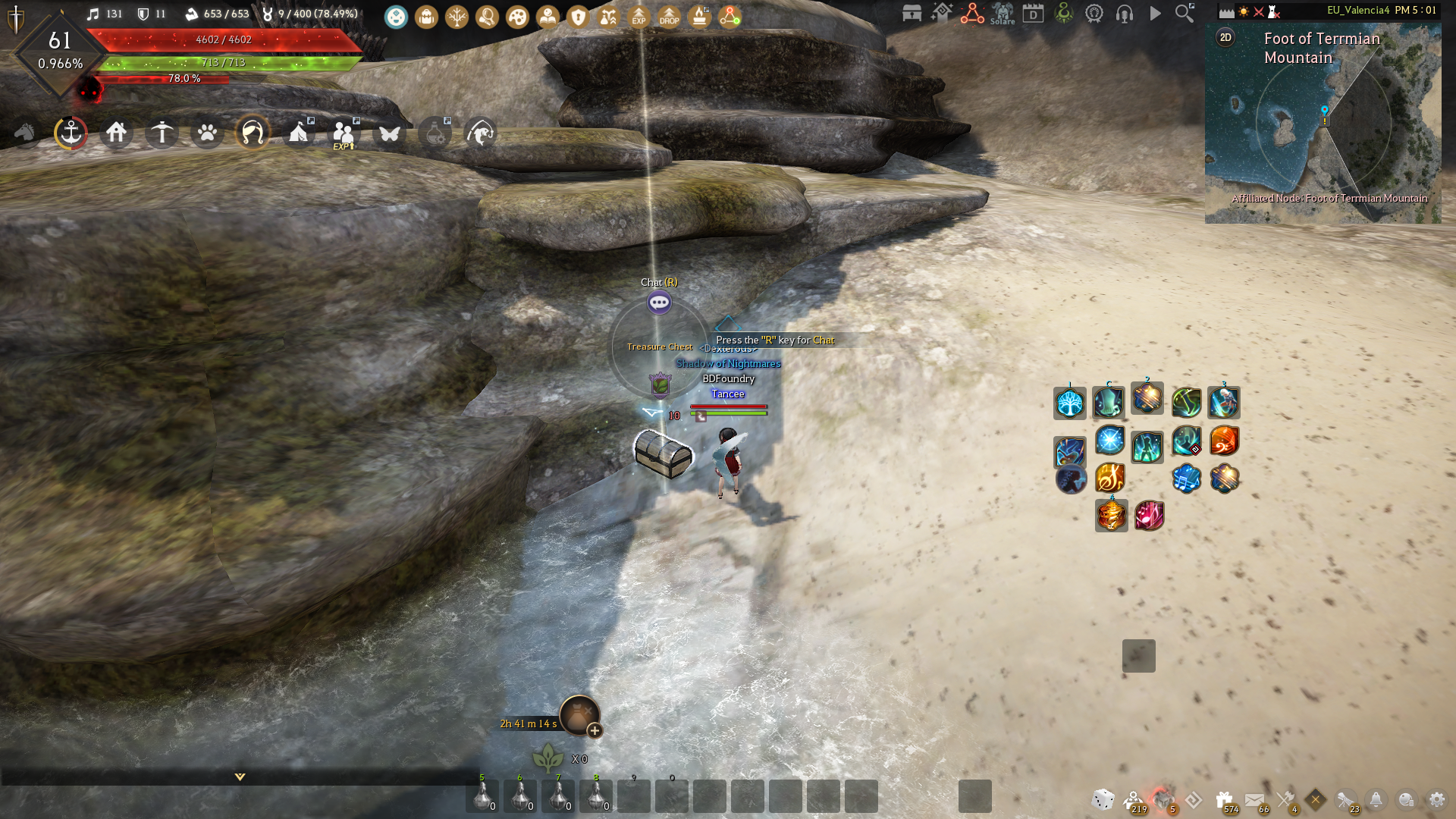Open the attendance calendar D icon
The width and height of the screenshot is (1456, 819).
tap(1033, 14)
